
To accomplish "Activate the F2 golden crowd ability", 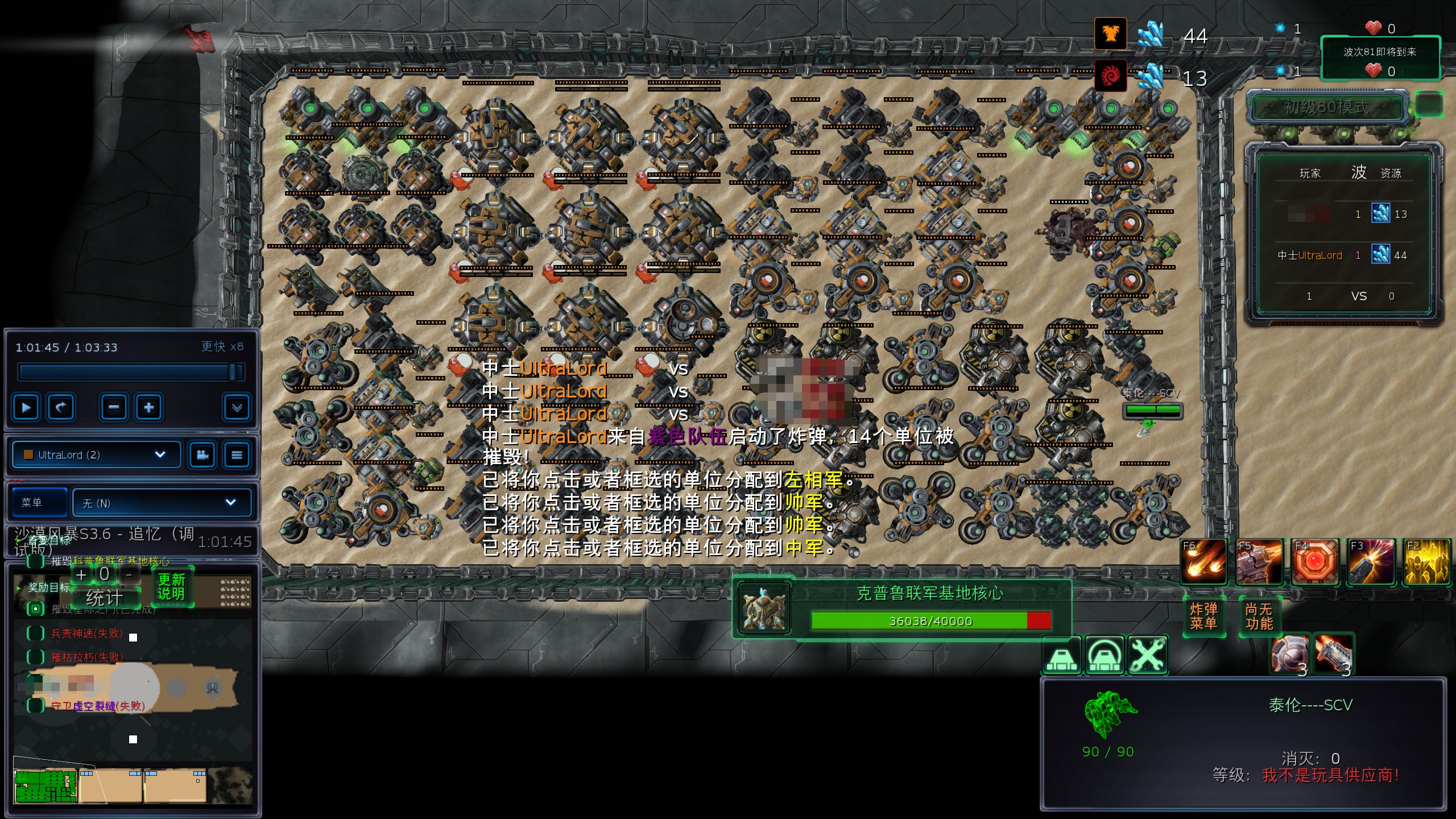I will tap(1426, 562).
